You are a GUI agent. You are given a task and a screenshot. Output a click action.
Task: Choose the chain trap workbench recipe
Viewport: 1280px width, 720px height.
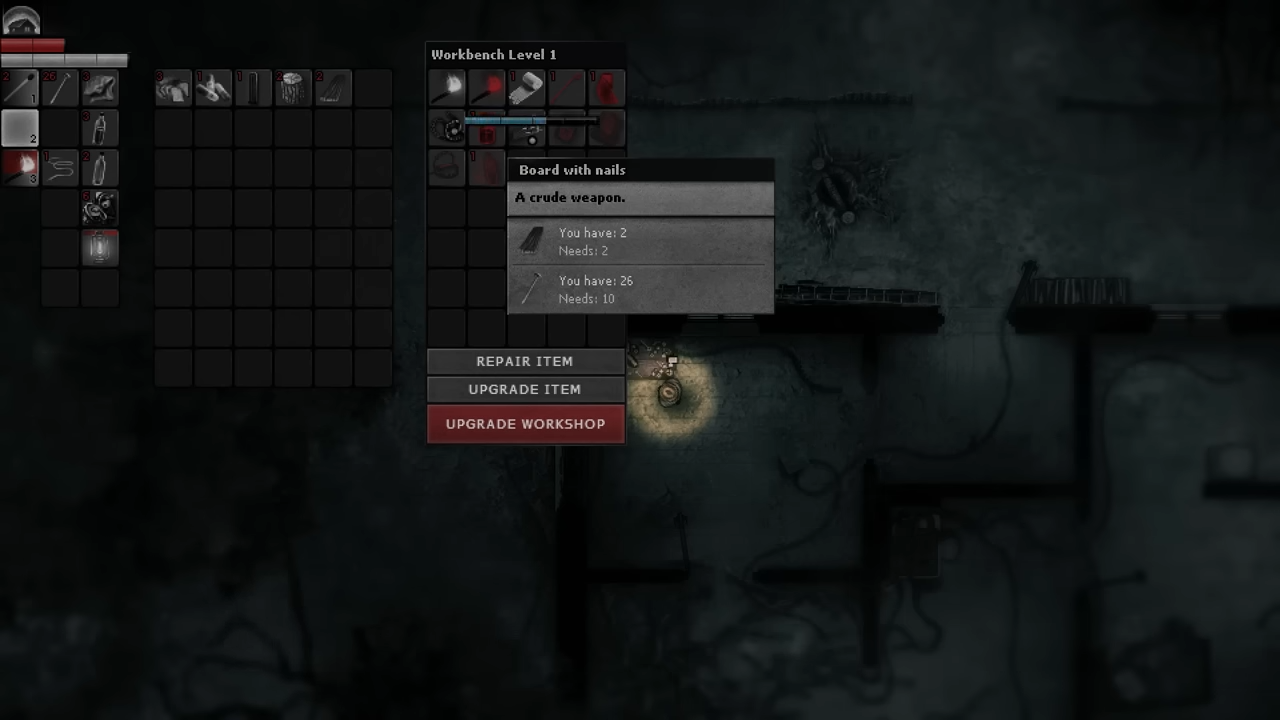click(447, 128)
